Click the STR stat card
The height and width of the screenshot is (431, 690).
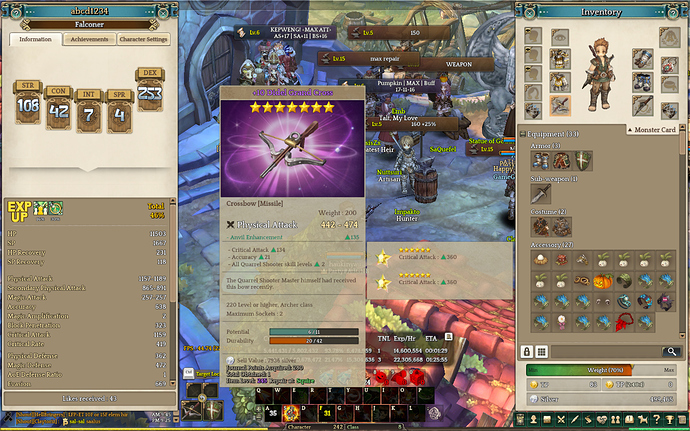coord(28,102)
